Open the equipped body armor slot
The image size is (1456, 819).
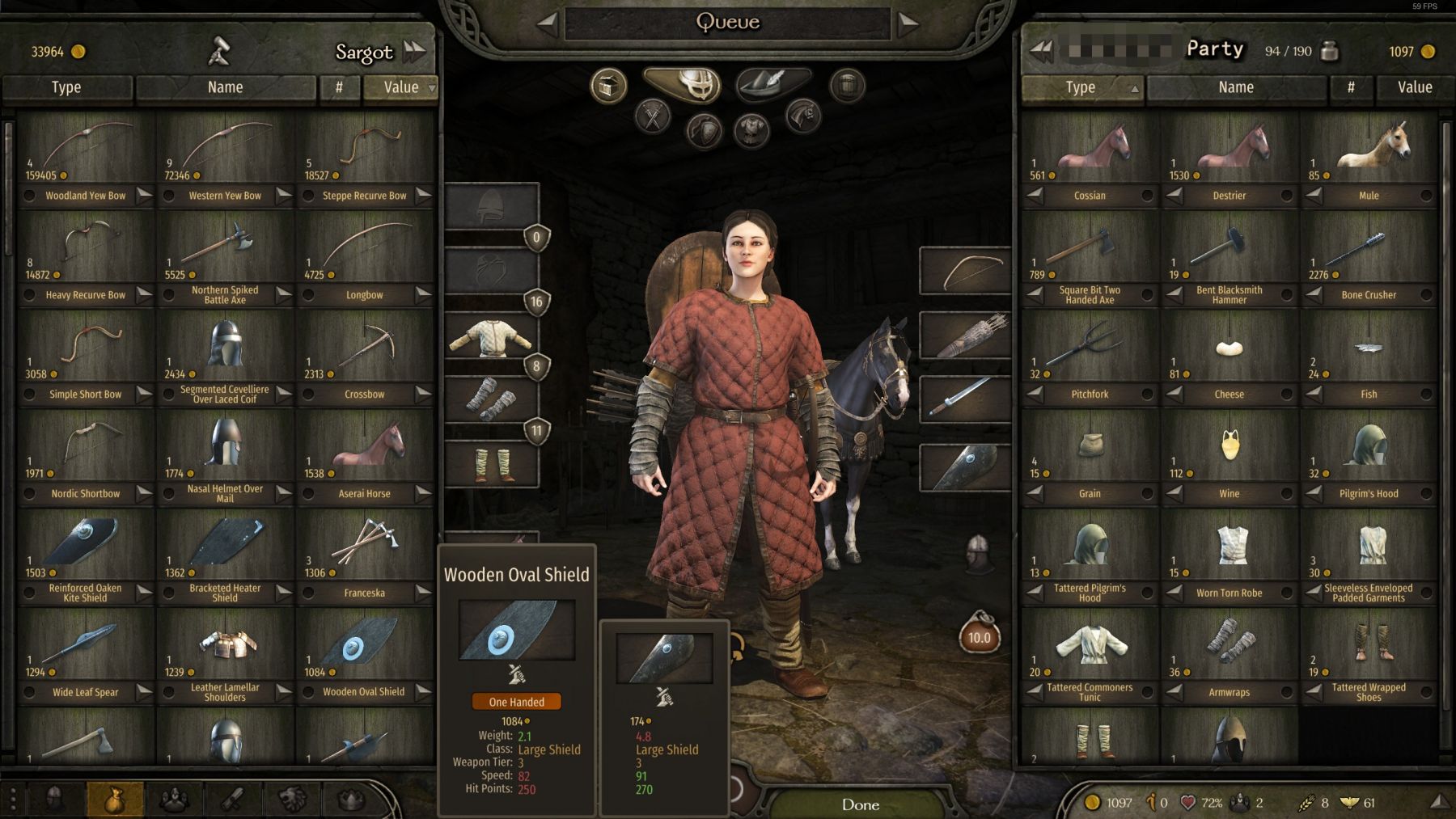491,337
